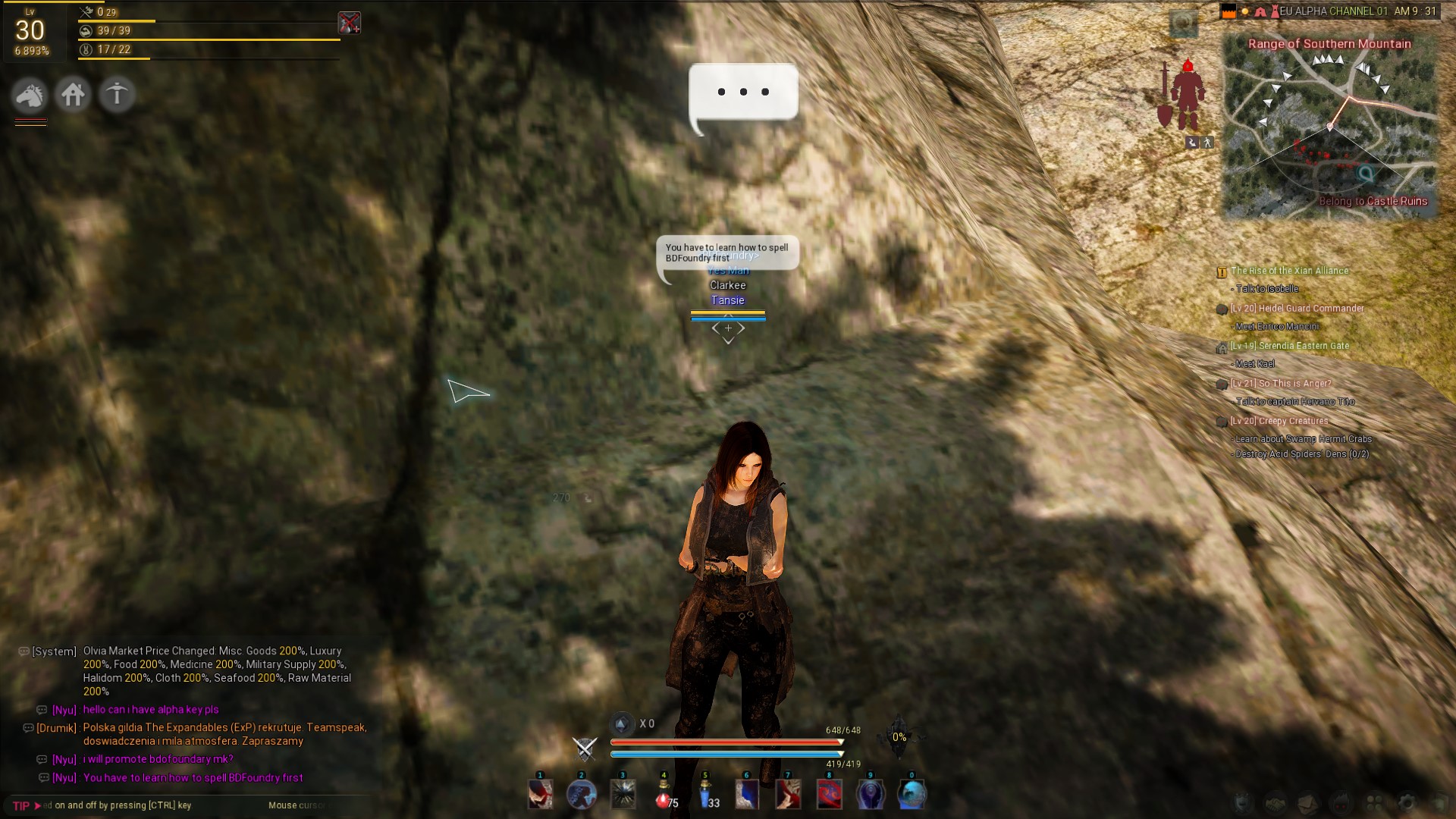The height and width of the screenshot is (819, 1456).
Task: Click the EU ALPHA CHANNEL 01 label
Action: click(1333, 11)
